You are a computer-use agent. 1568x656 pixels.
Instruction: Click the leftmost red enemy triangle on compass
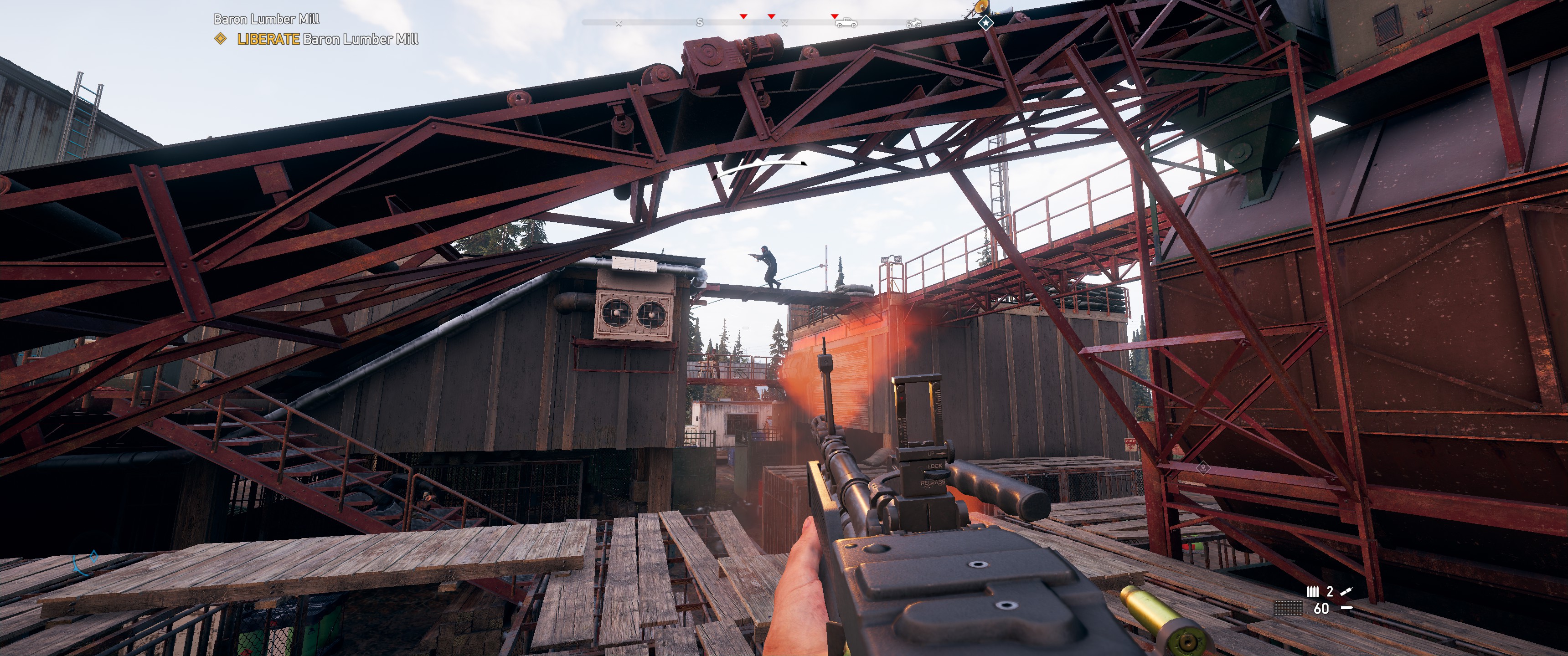pyautogui.click(x=744, y=17)
